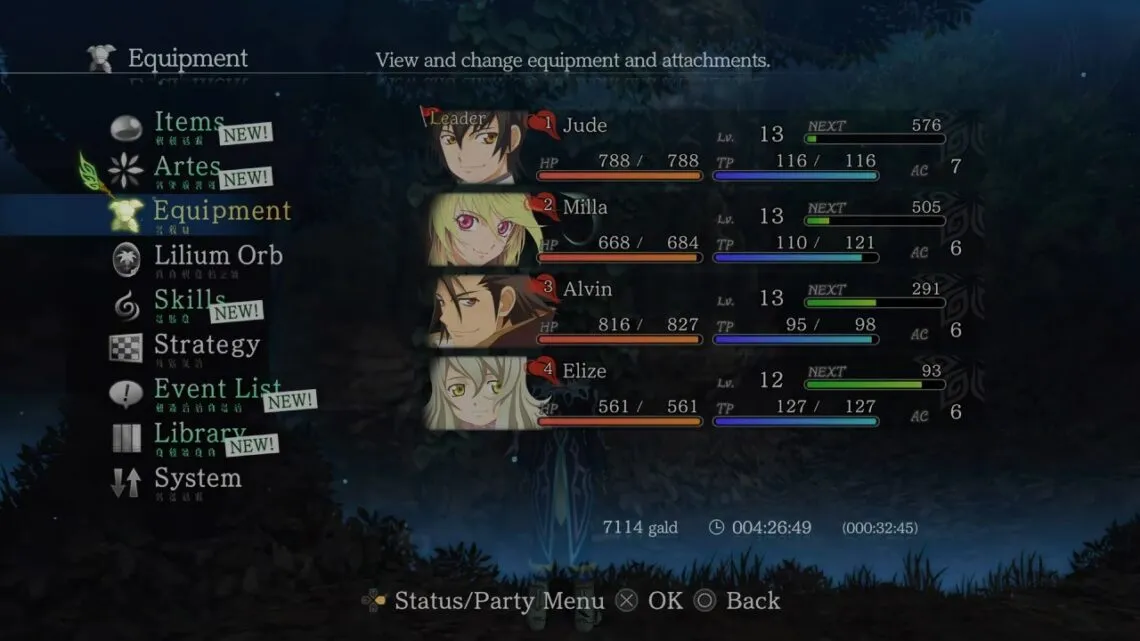Viewport: 1140px width, 641px height.
Task: Click Milla's blonde portrait
Action: (x=478, y=229)
